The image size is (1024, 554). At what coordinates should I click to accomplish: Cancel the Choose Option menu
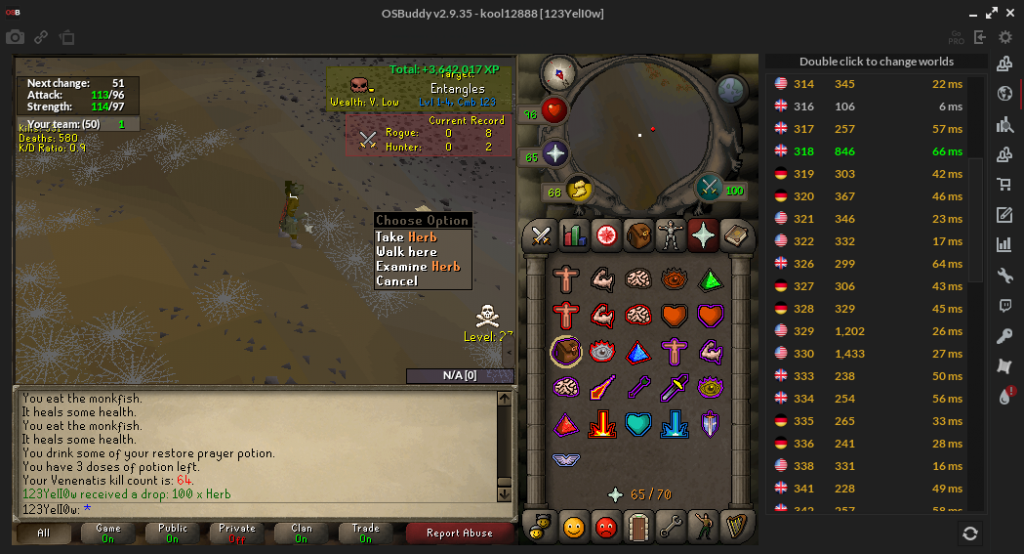click(397, 282)
